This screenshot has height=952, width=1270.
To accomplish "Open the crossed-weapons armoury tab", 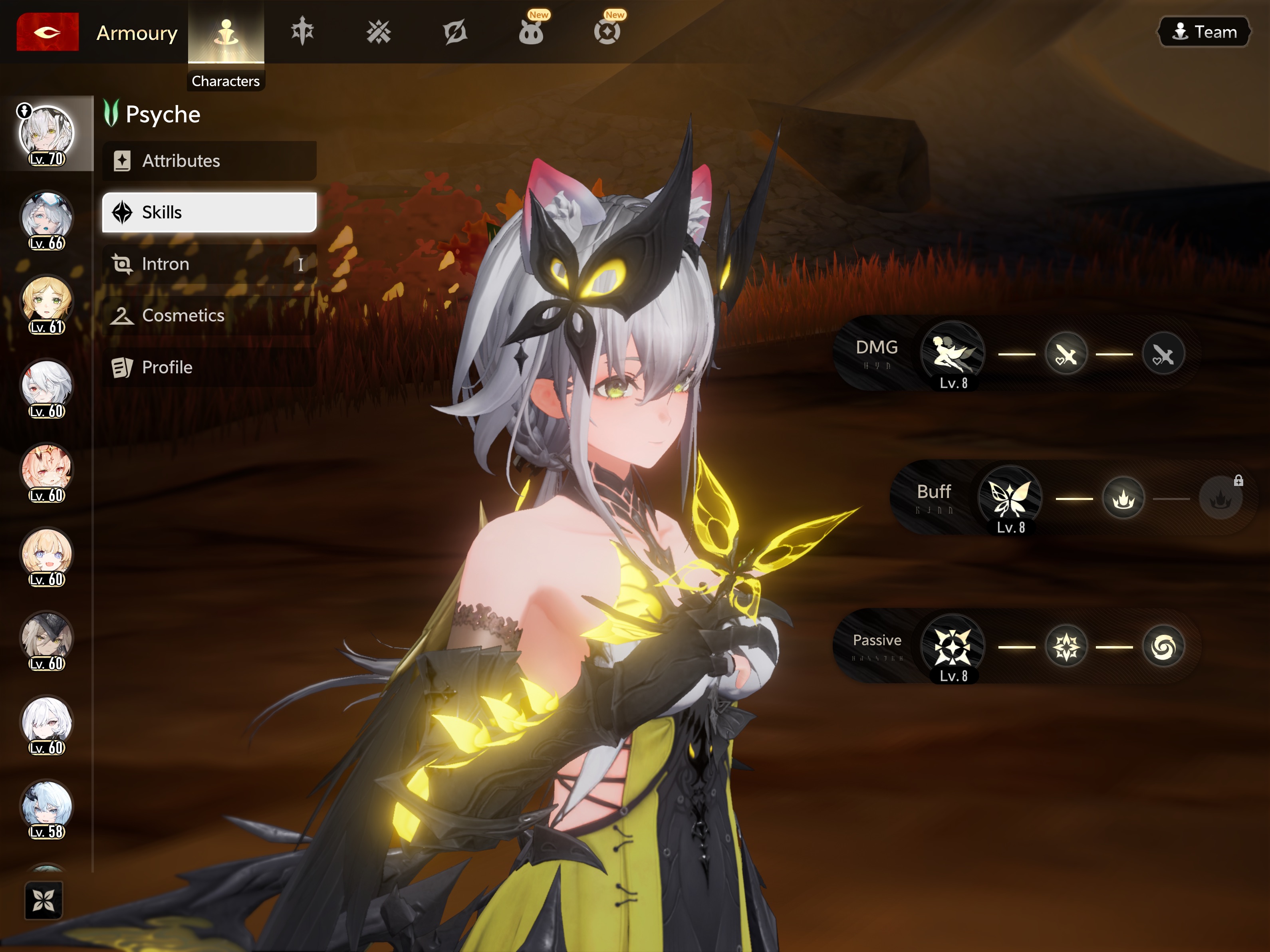I will click(378, 32).
